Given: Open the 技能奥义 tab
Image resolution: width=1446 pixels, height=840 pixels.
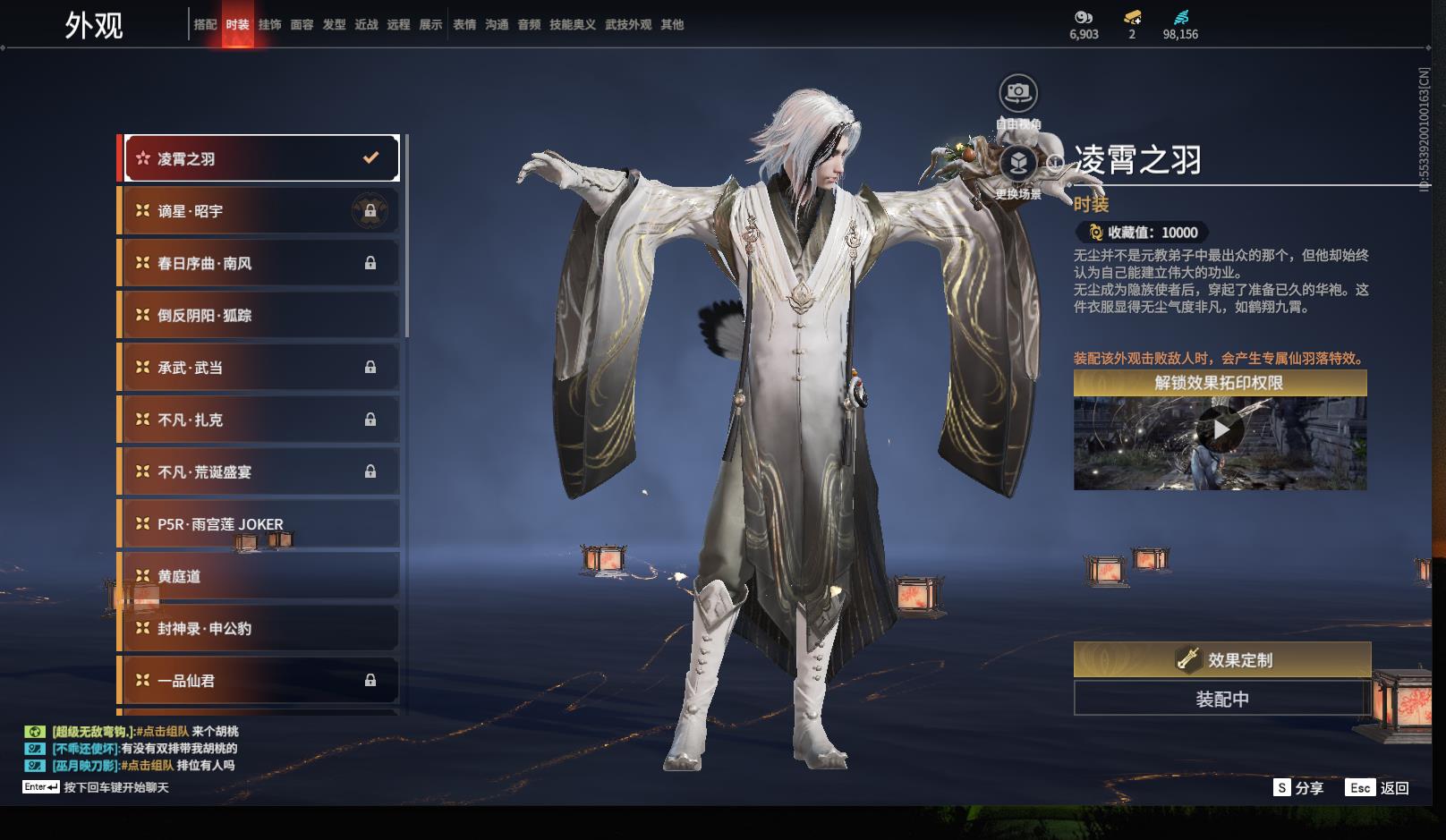Looking at the screenshot, I should coord(572,24).
